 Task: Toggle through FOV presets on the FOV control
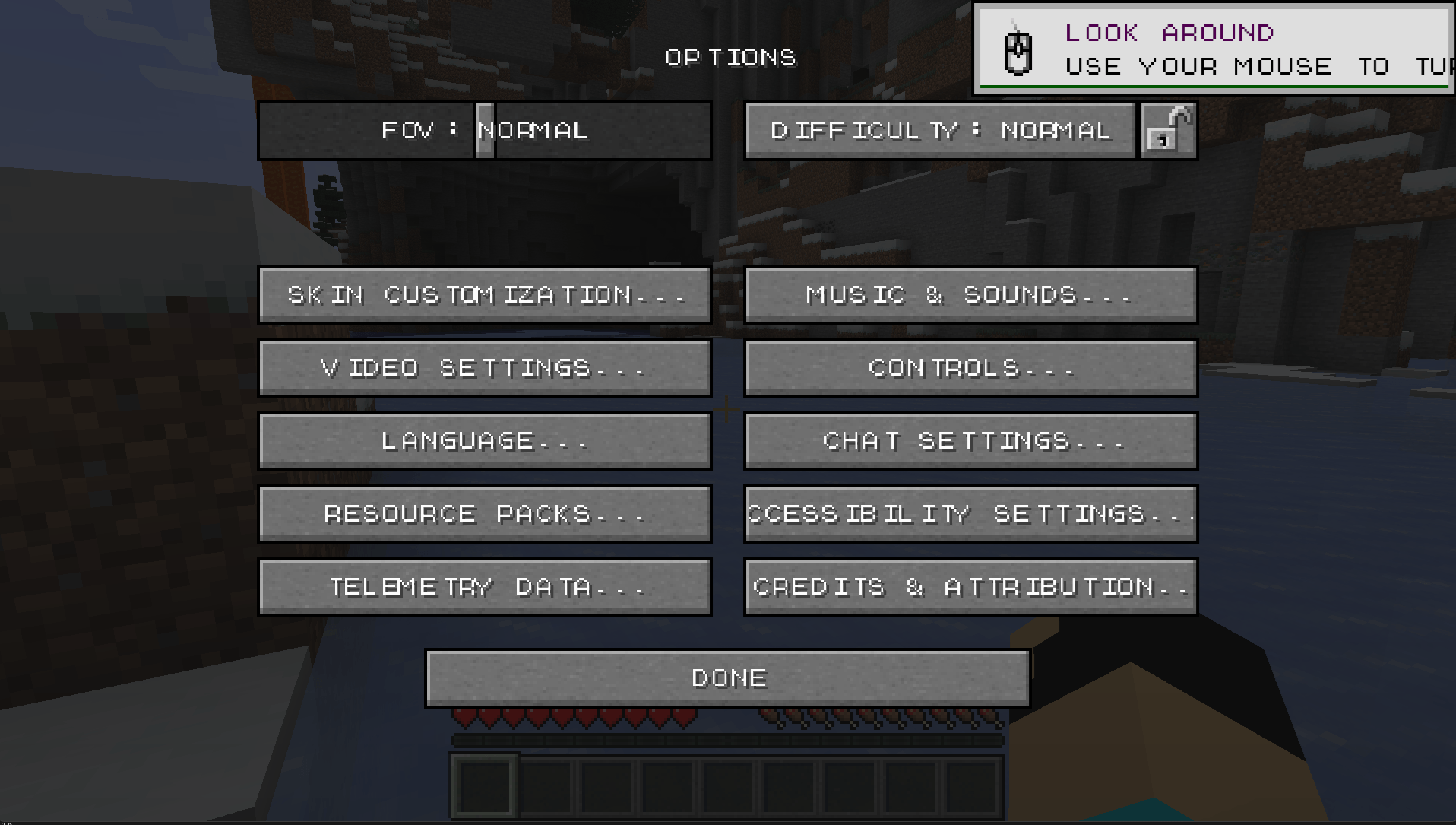click(485, 130)
